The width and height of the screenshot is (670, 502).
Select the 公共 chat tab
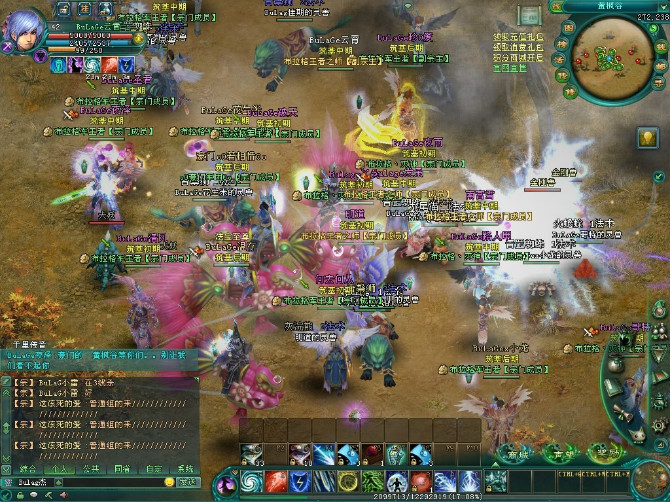pos(91,468)
